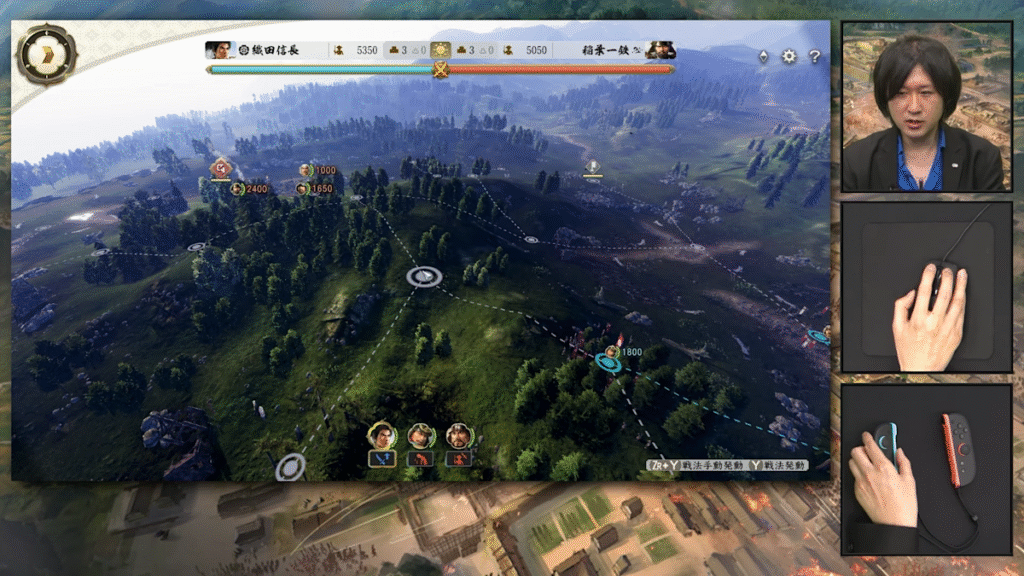The width and height of the screenshot is (1024, 576).
Task: Select the unit marker showing 1800 troops
Action: coord(612,352)
